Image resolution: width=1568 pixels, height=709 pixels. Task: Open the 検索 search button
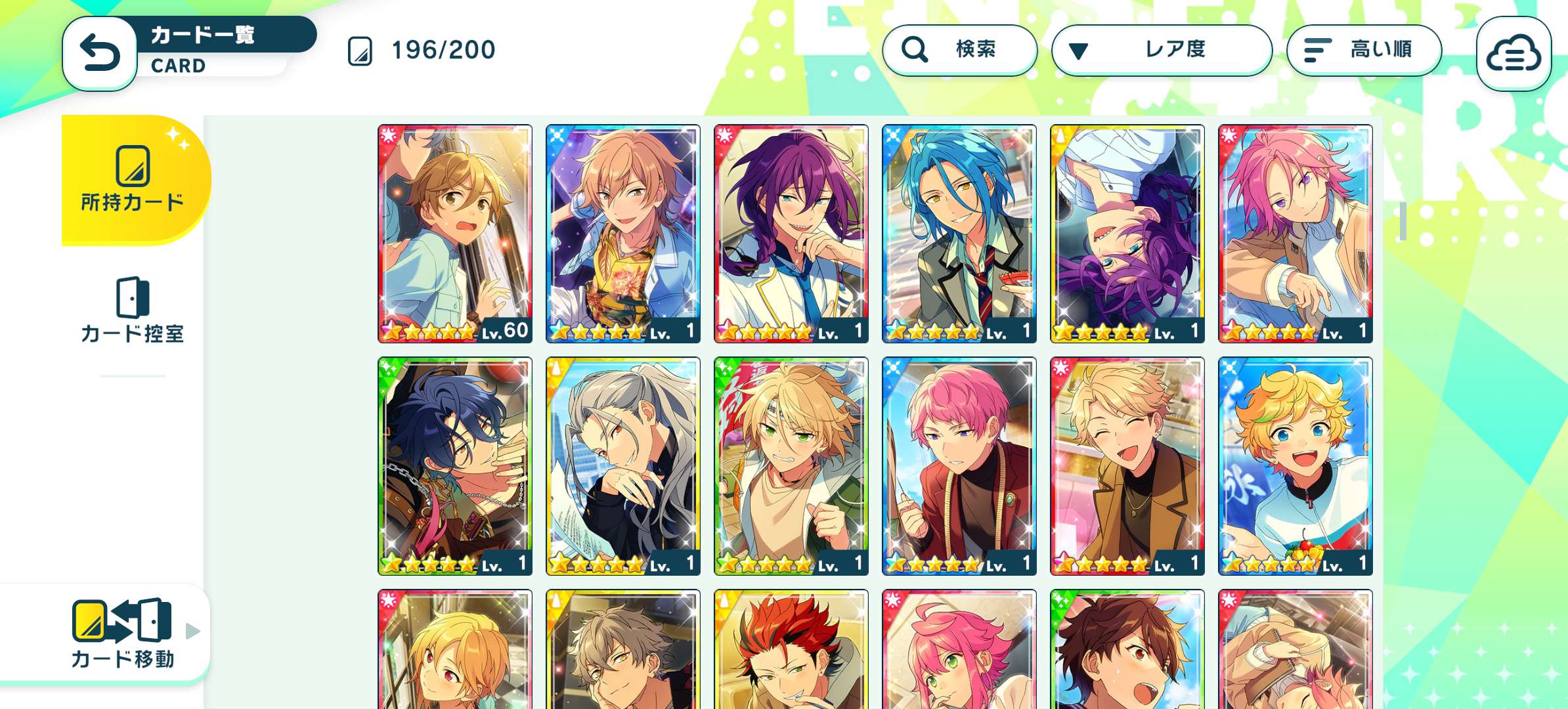tap(959, 50)
